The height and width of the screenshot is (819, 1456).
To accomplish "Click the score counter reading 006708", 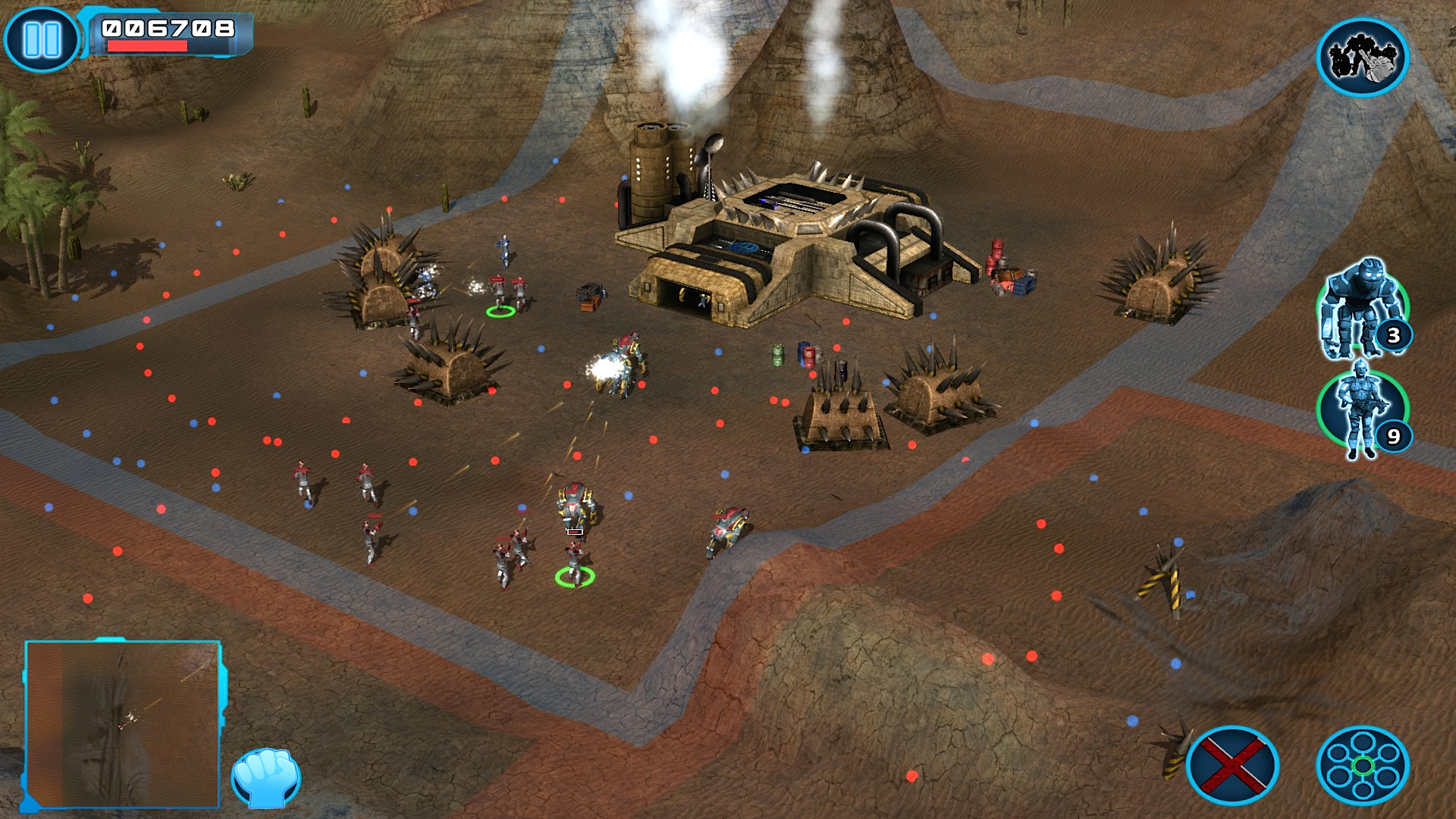I will tap(168, 29).
